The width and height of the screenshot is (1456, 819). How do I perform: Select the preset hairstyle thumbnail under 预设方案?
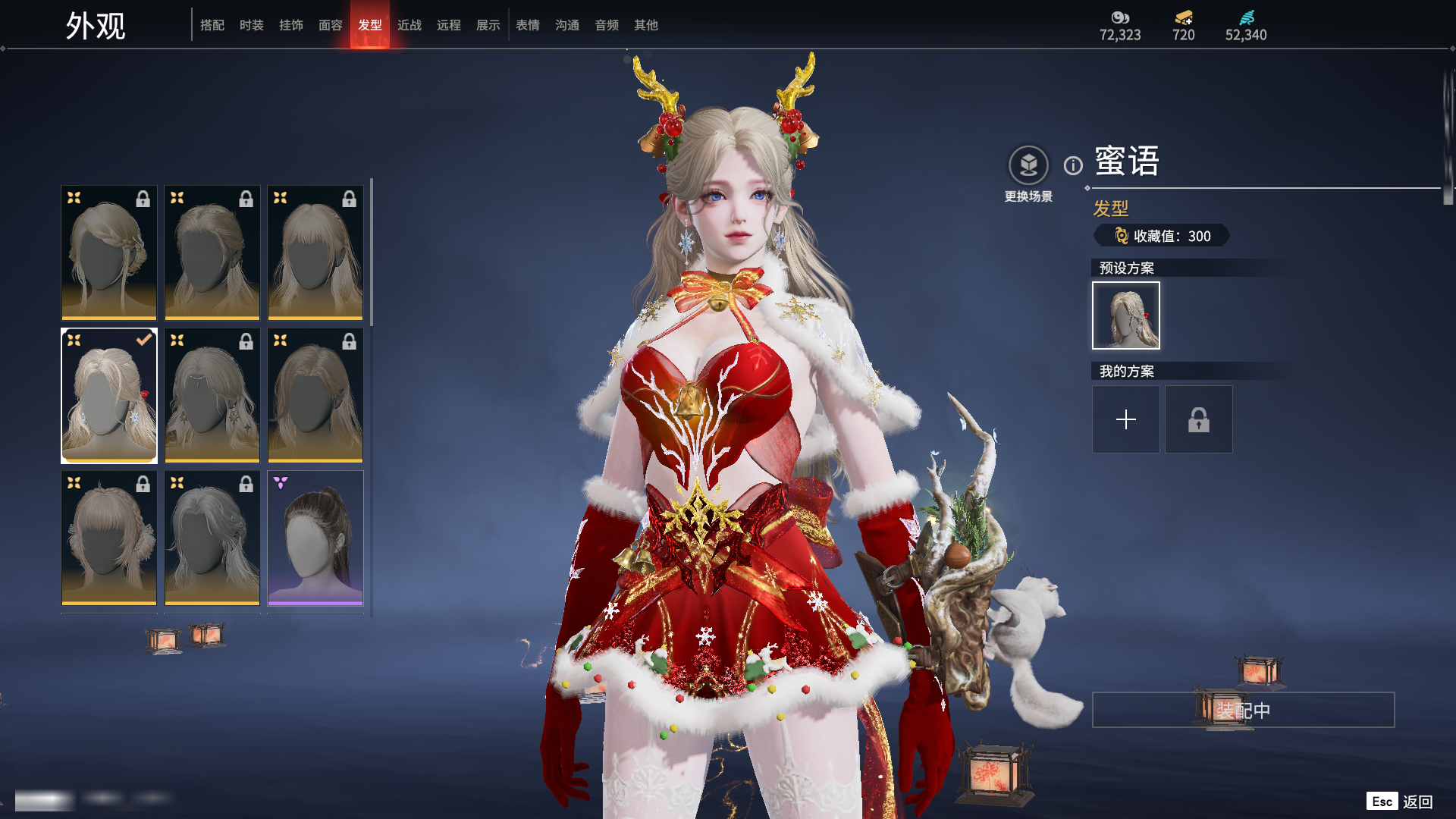tap(1126, 315)
